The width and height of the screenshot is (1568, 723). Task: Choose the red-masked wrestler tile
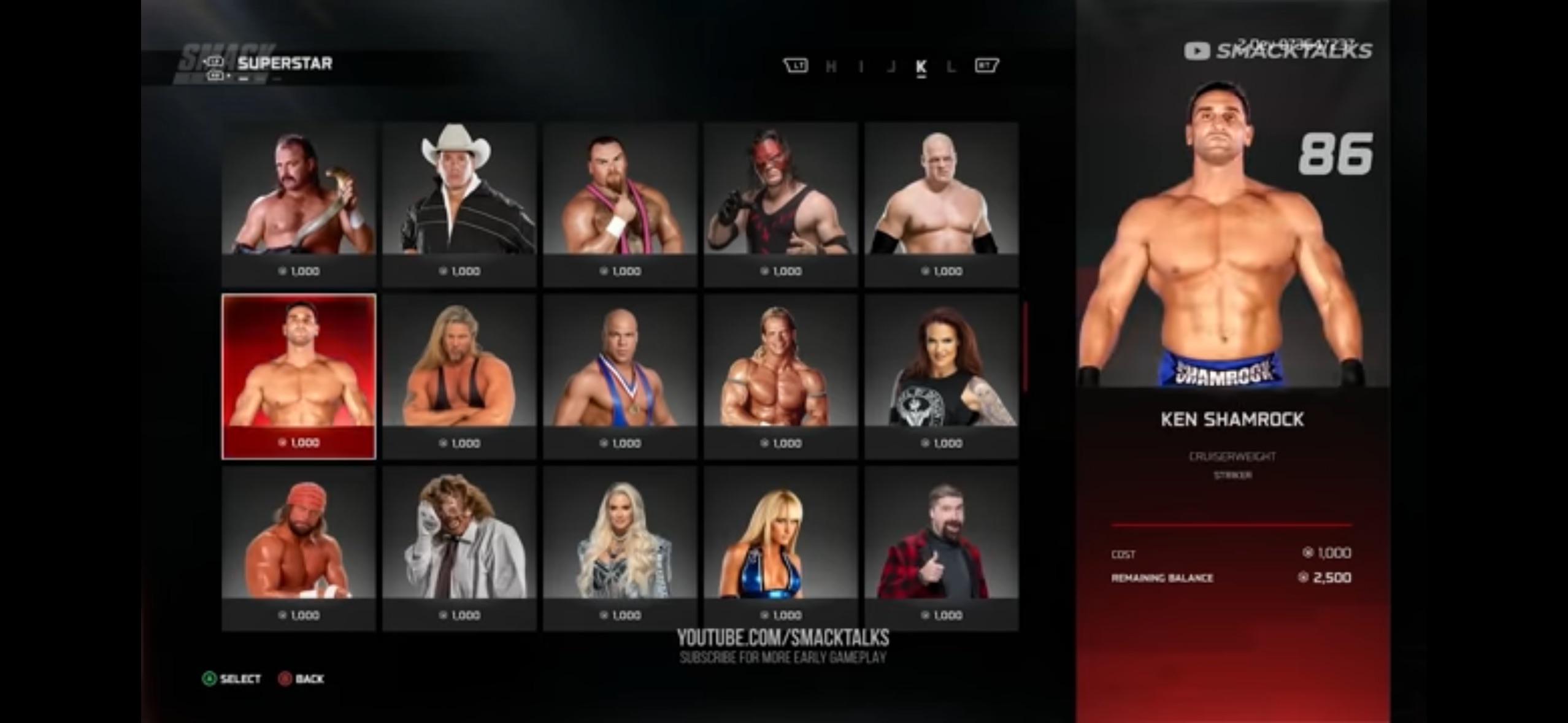coord(781,204)
